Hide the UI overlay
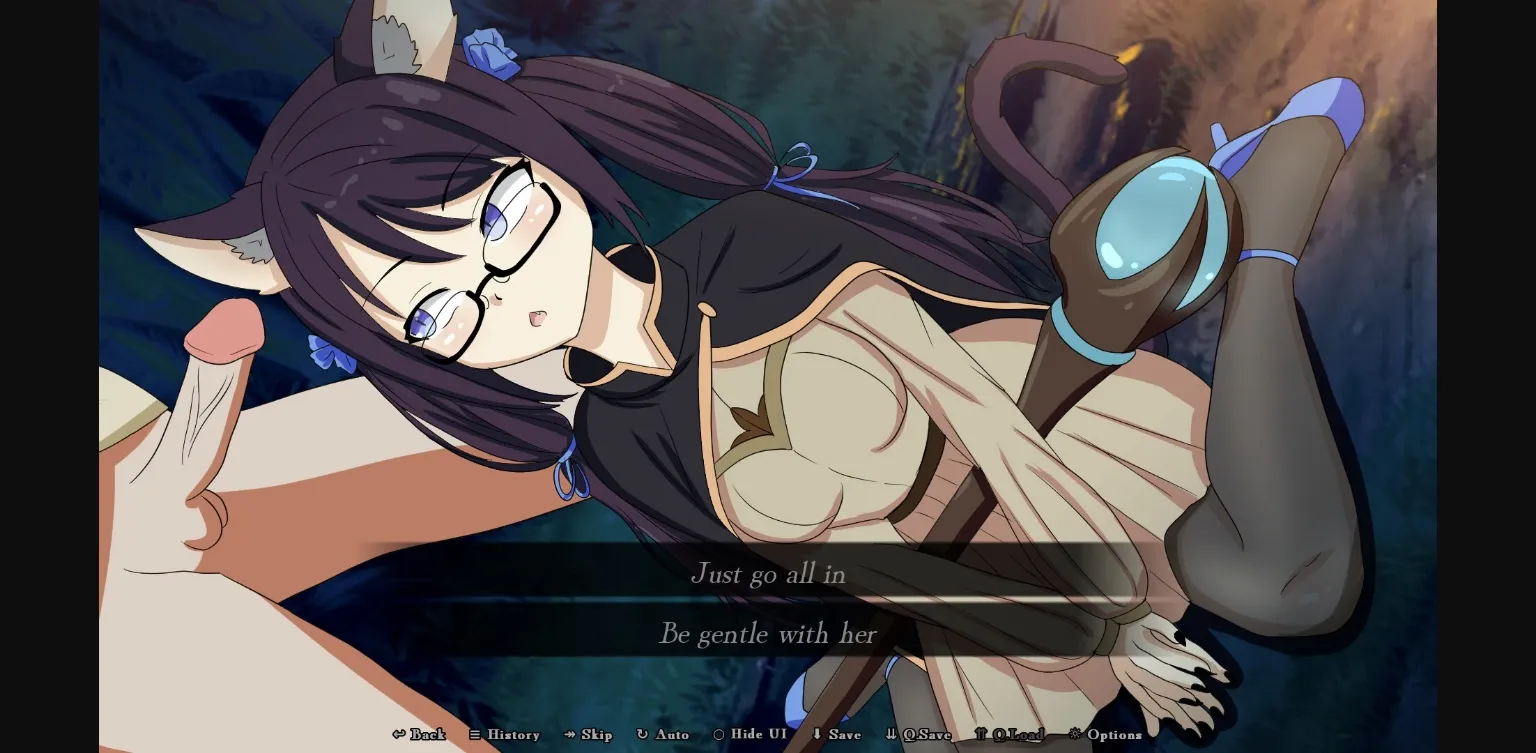The width and height of the screenshot is (1536, 753). tap(749, 735)
